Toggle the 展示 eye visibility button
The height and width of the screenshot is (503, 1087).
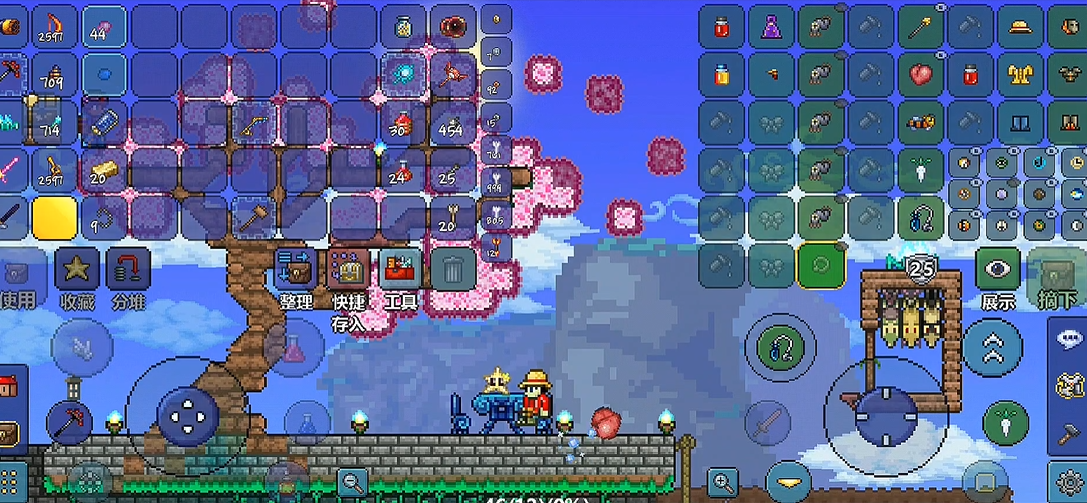[x=997, y=270]
